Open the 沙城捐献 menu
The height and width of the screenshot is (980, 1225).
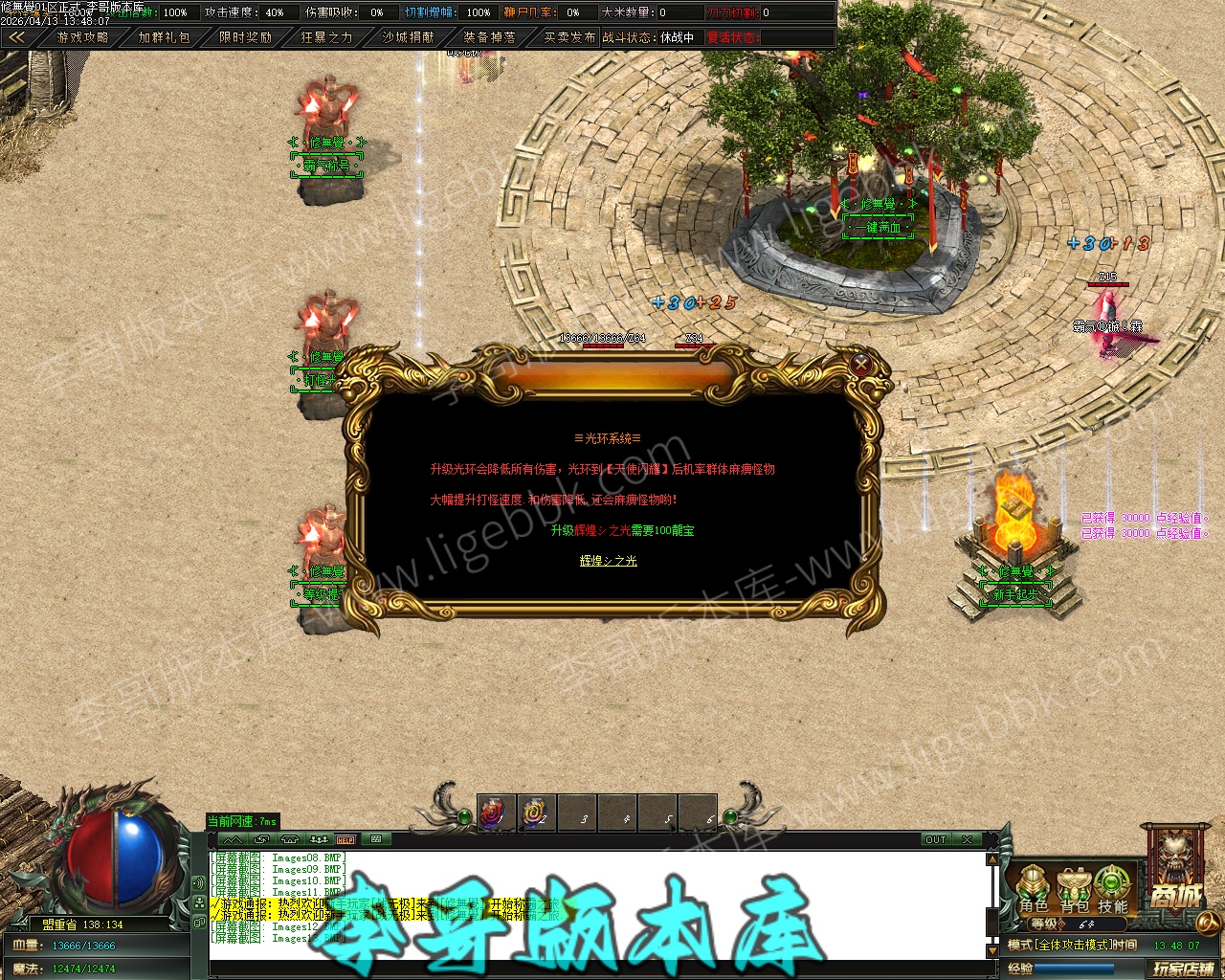(408, 37)
